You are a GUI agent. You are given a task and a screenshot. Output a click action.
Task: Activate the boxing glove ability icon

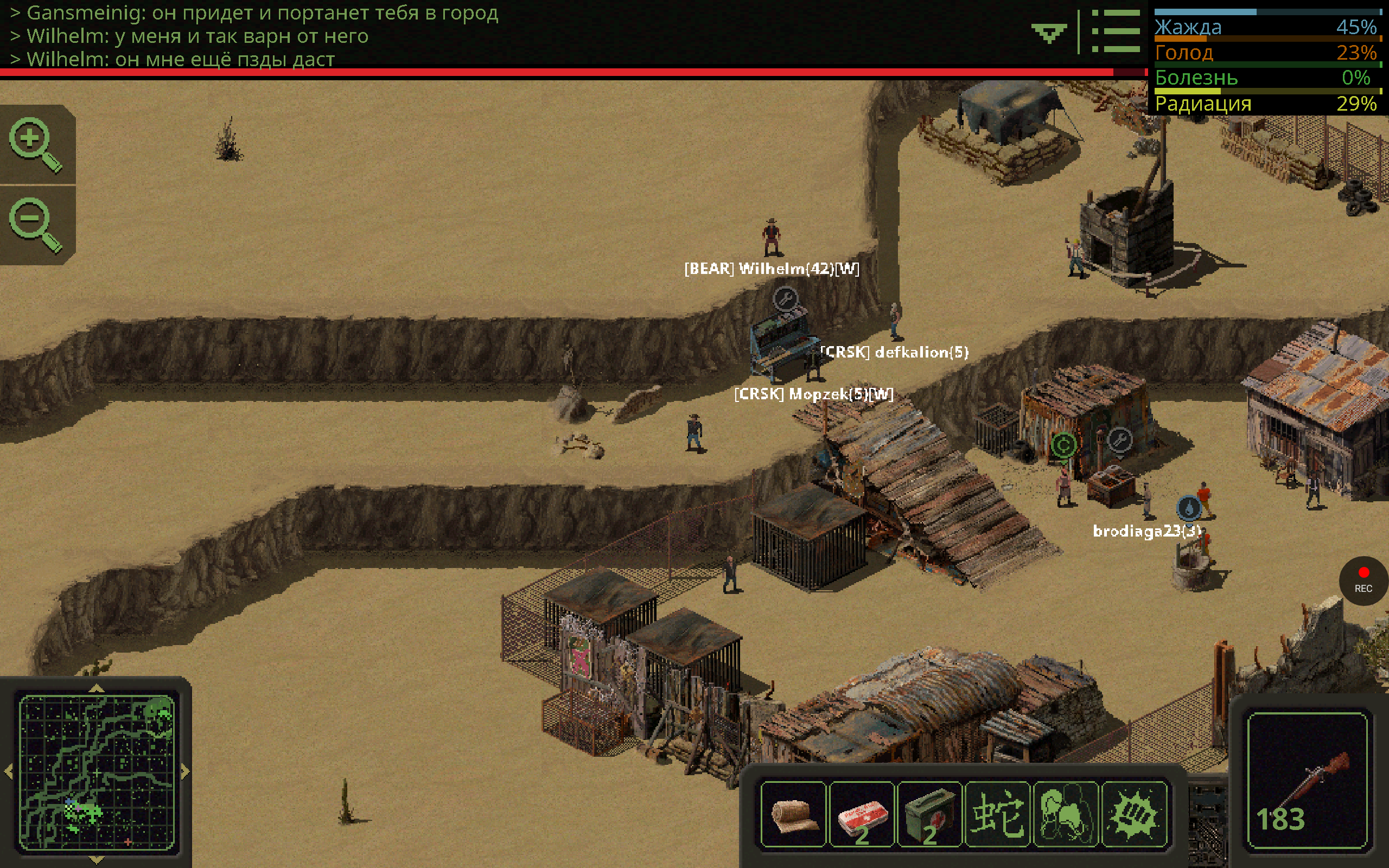point(1065,815)
